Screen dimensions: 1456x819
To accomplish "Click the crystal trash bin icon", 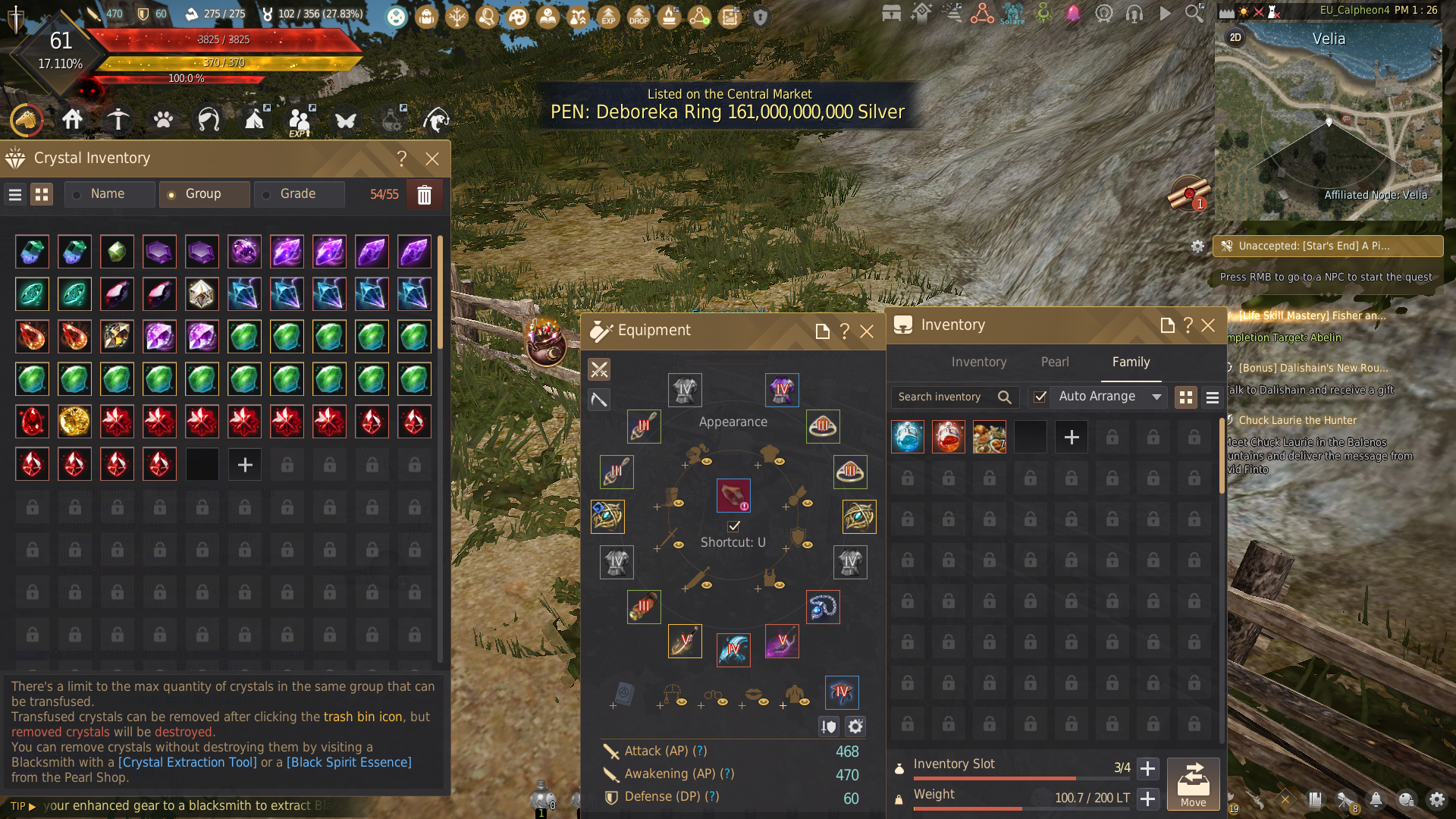I will tap(424, 195).
